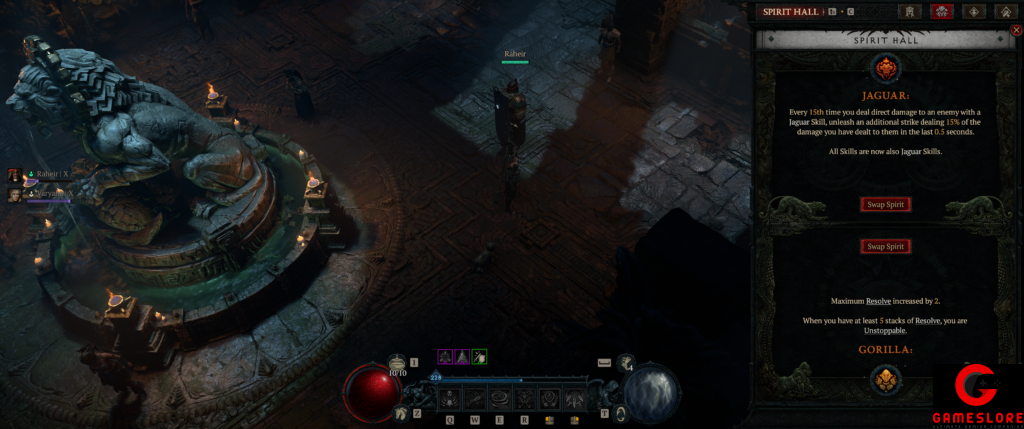Click the evade icon showing 4 charges
The width and height of the screenshot is (1024, 429).
pyautogui.click(x=625, y=364)
